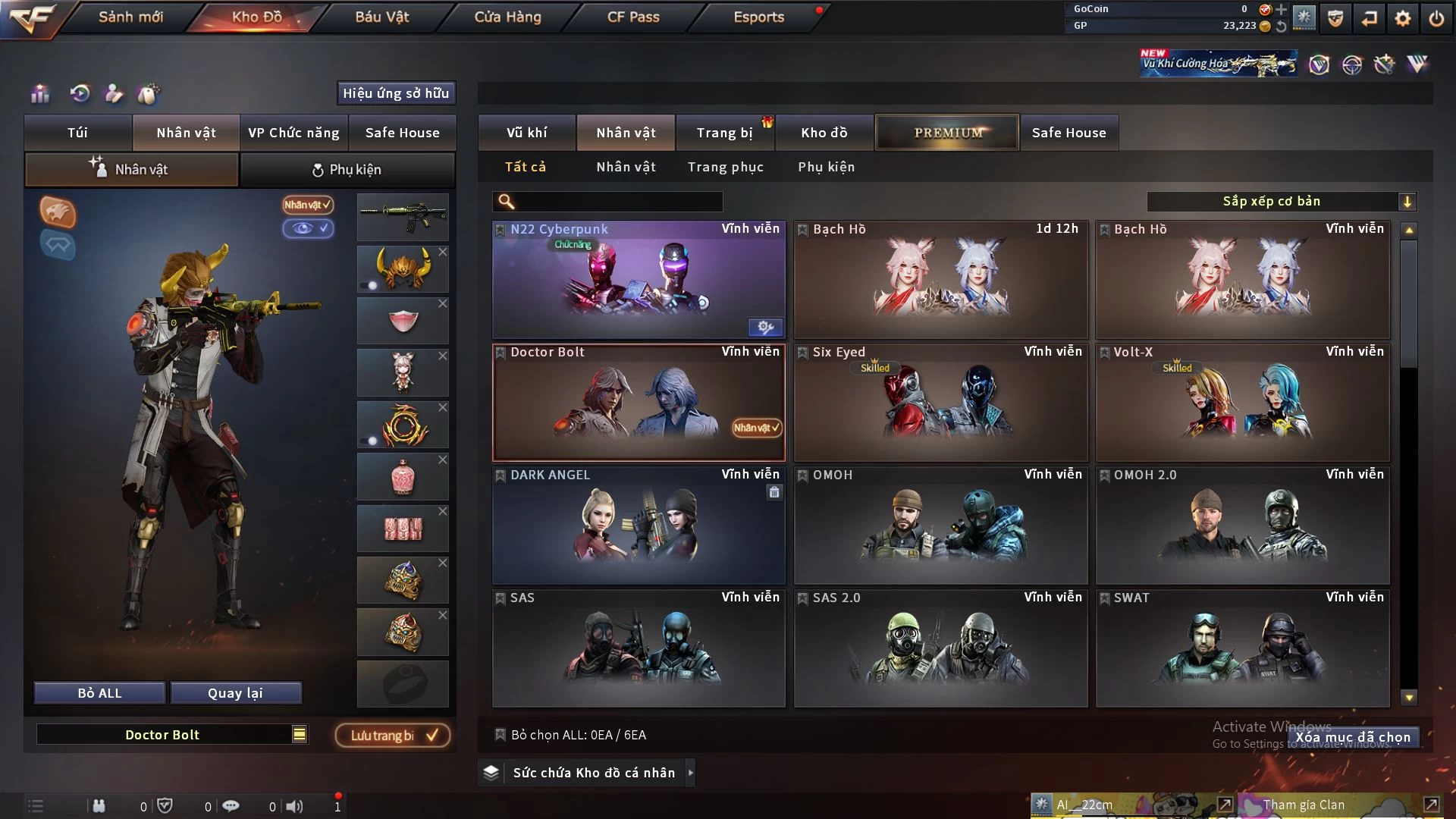Pick the Volt-X character card
This screenshot has height=819, width=1456.
click(1242, 402)
